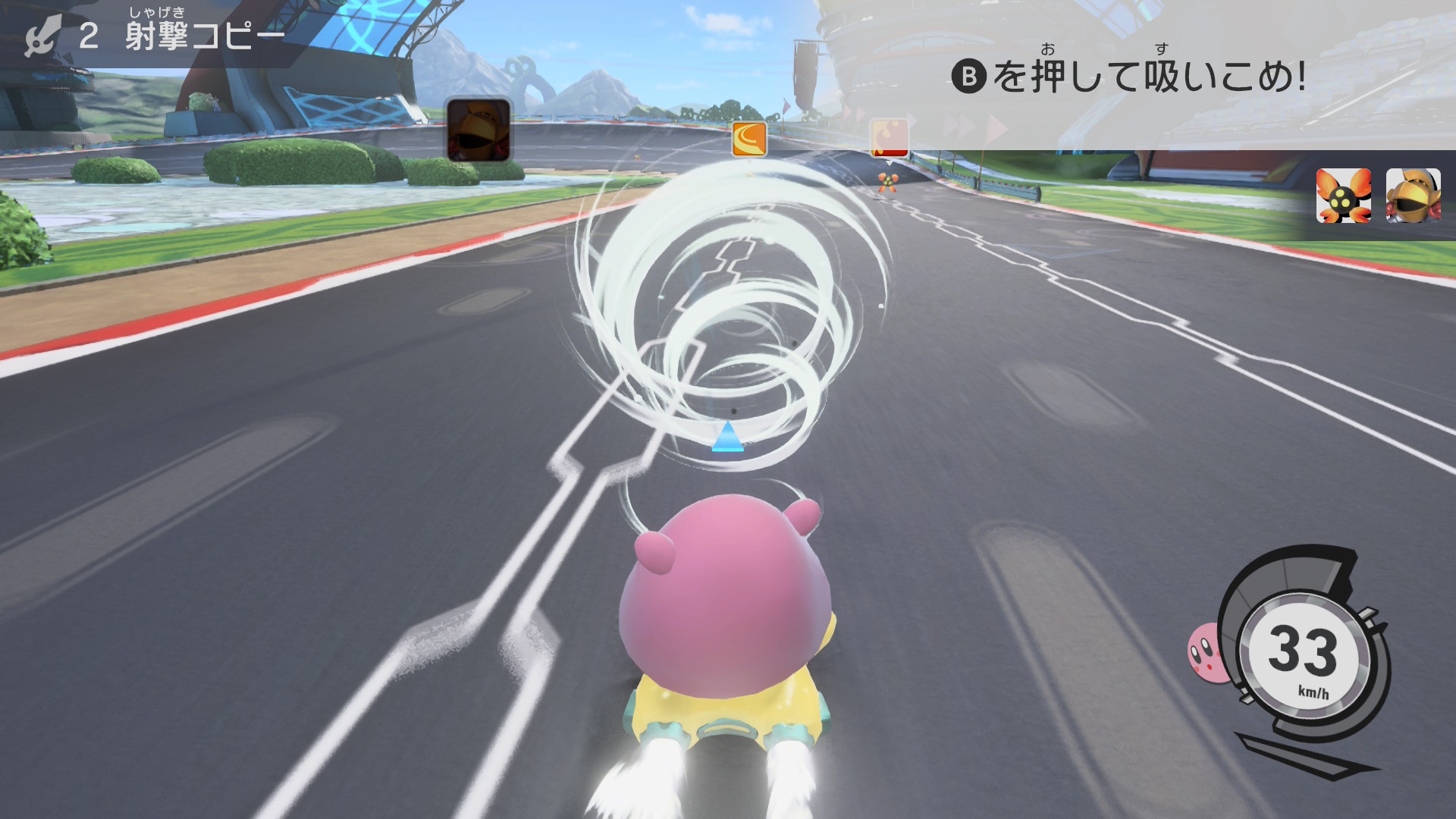This screenshot has width=1456, height=819.
Task: Select the orange crescent copy ability marker
Action: [749, 139]
